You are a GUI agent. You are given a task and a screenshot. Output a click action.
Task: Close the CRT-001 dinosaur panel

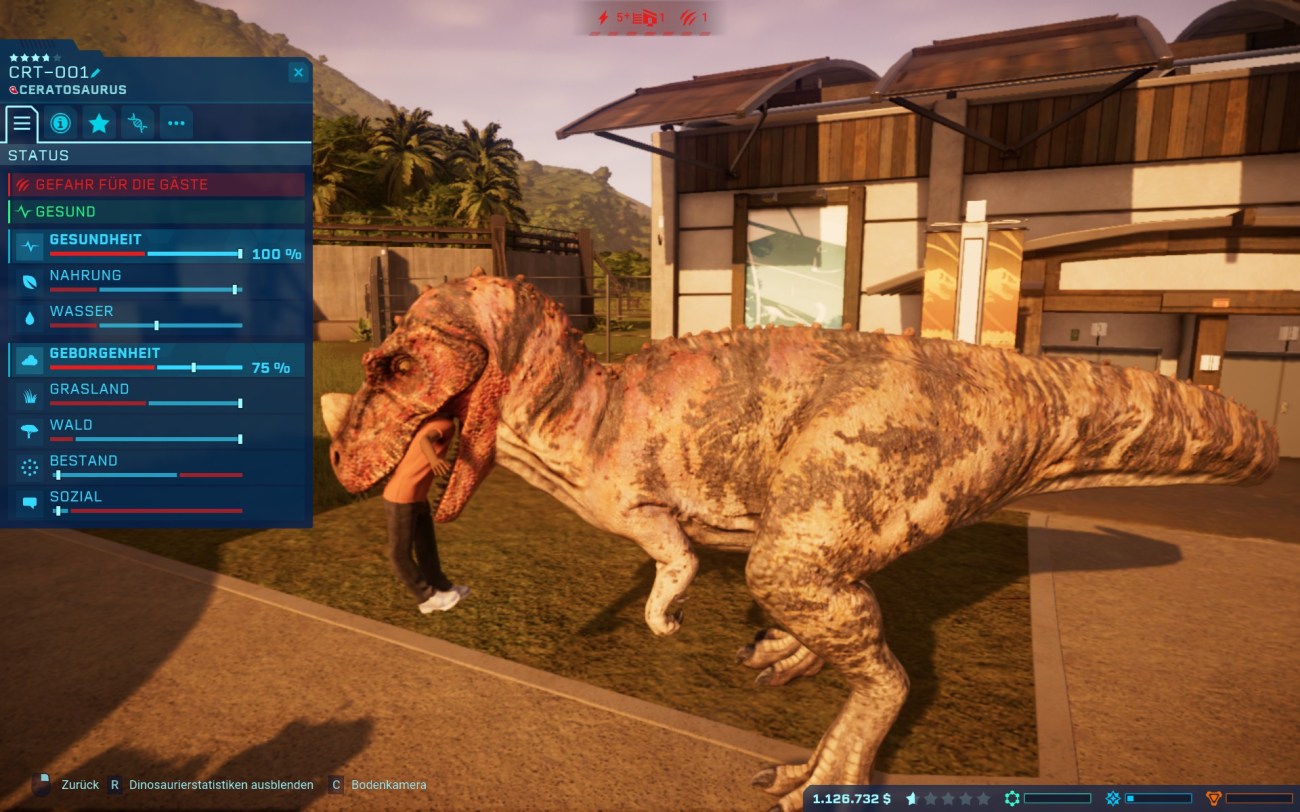point(298,72)
